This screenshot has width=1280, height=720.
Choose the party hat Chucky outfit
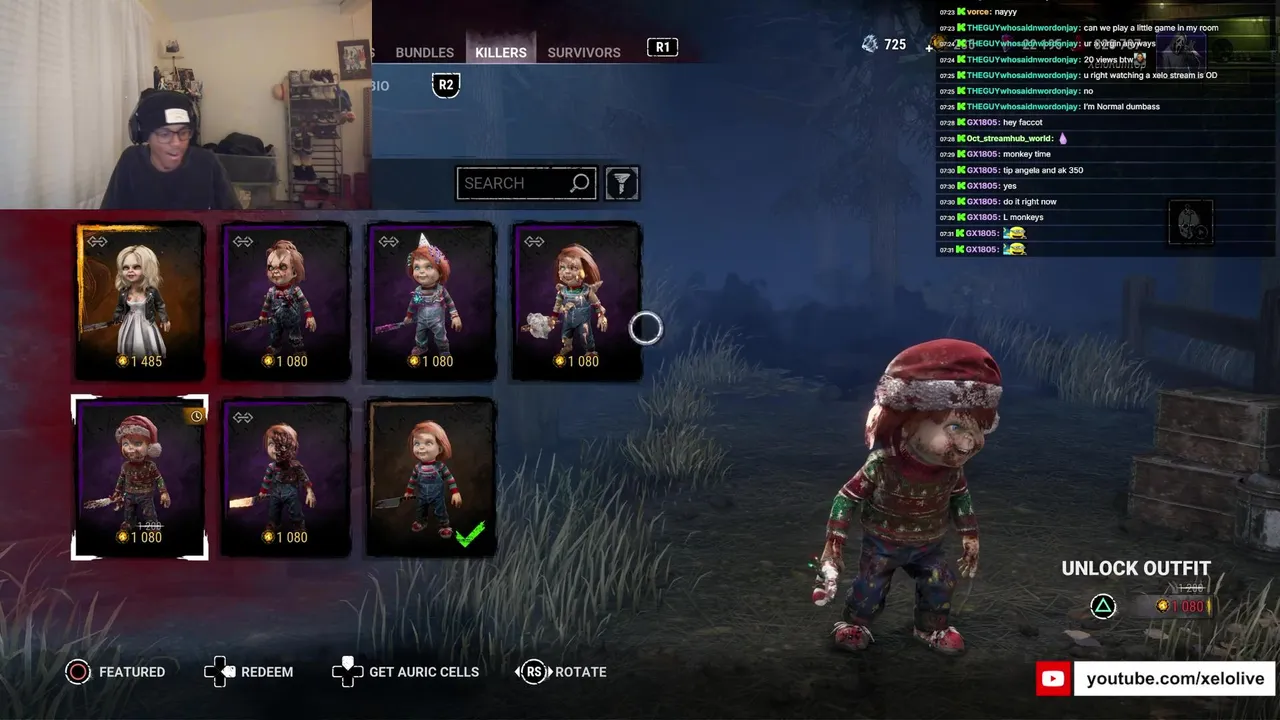tap(431, 301)
